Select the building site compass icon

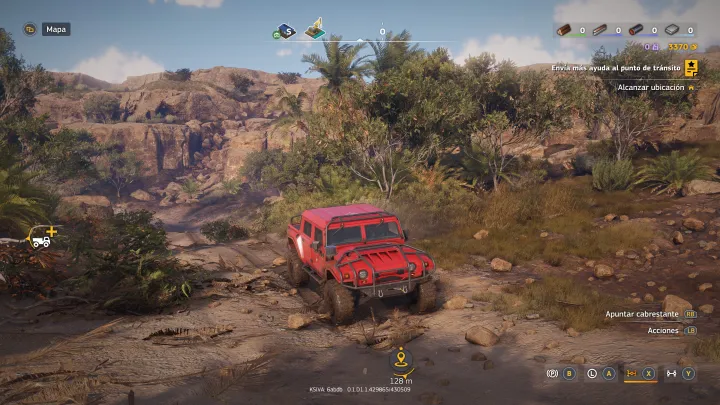tap(315, 28)
